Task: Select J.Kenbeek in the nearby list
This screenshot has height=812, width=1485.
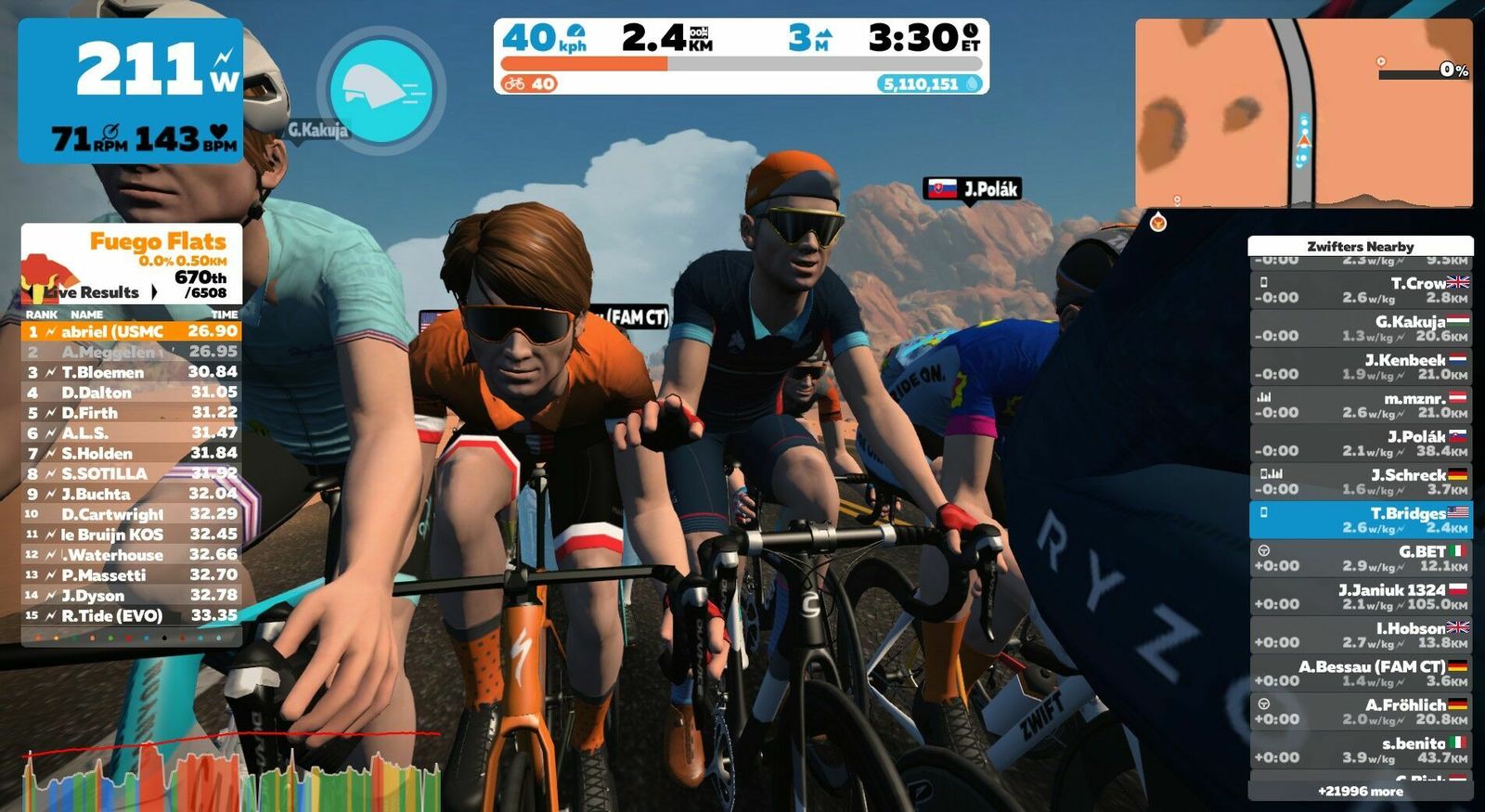Action: pyautogui.click(x=1360, y=367)
